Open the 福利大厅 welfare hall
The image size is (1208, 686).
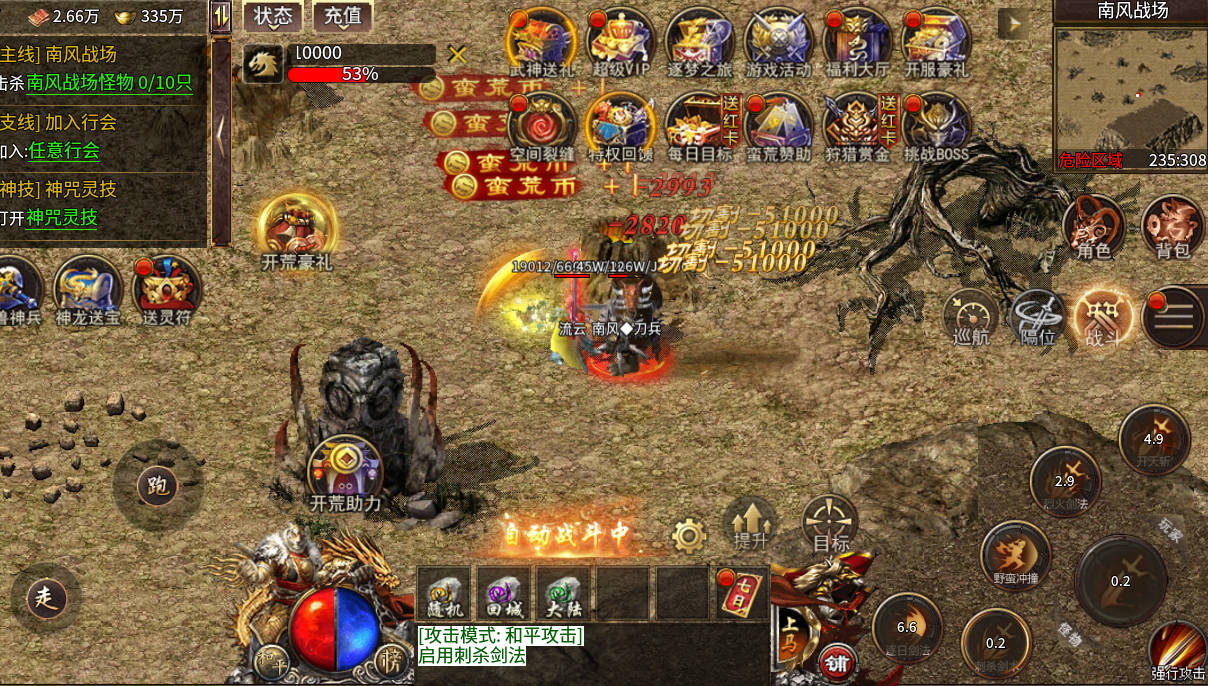click(857, 40)
